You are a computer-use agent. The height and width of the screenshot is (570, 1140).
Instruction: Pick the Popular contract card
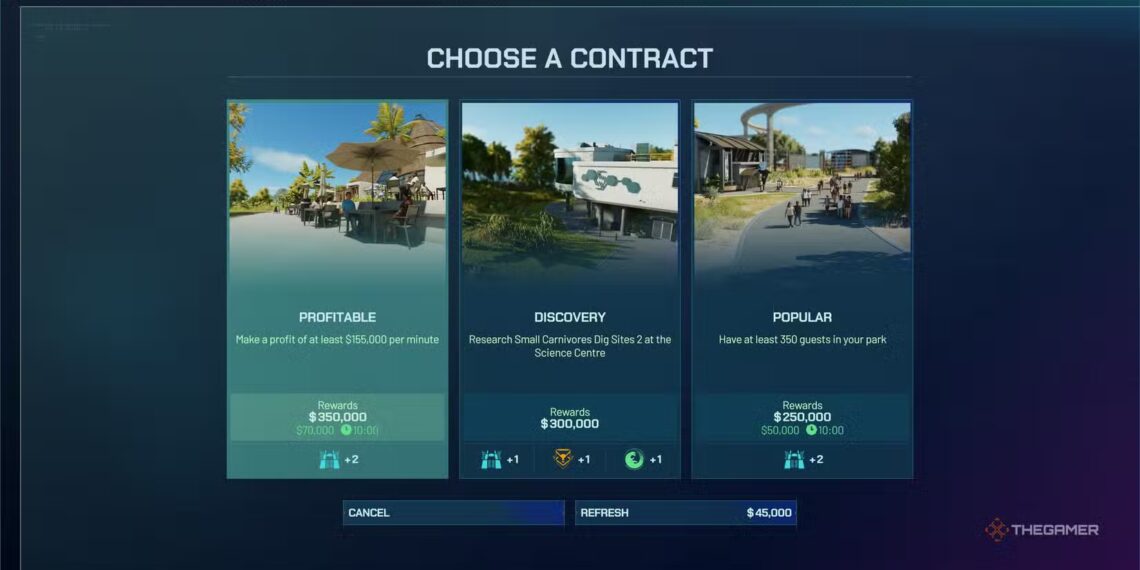[802, 289]
